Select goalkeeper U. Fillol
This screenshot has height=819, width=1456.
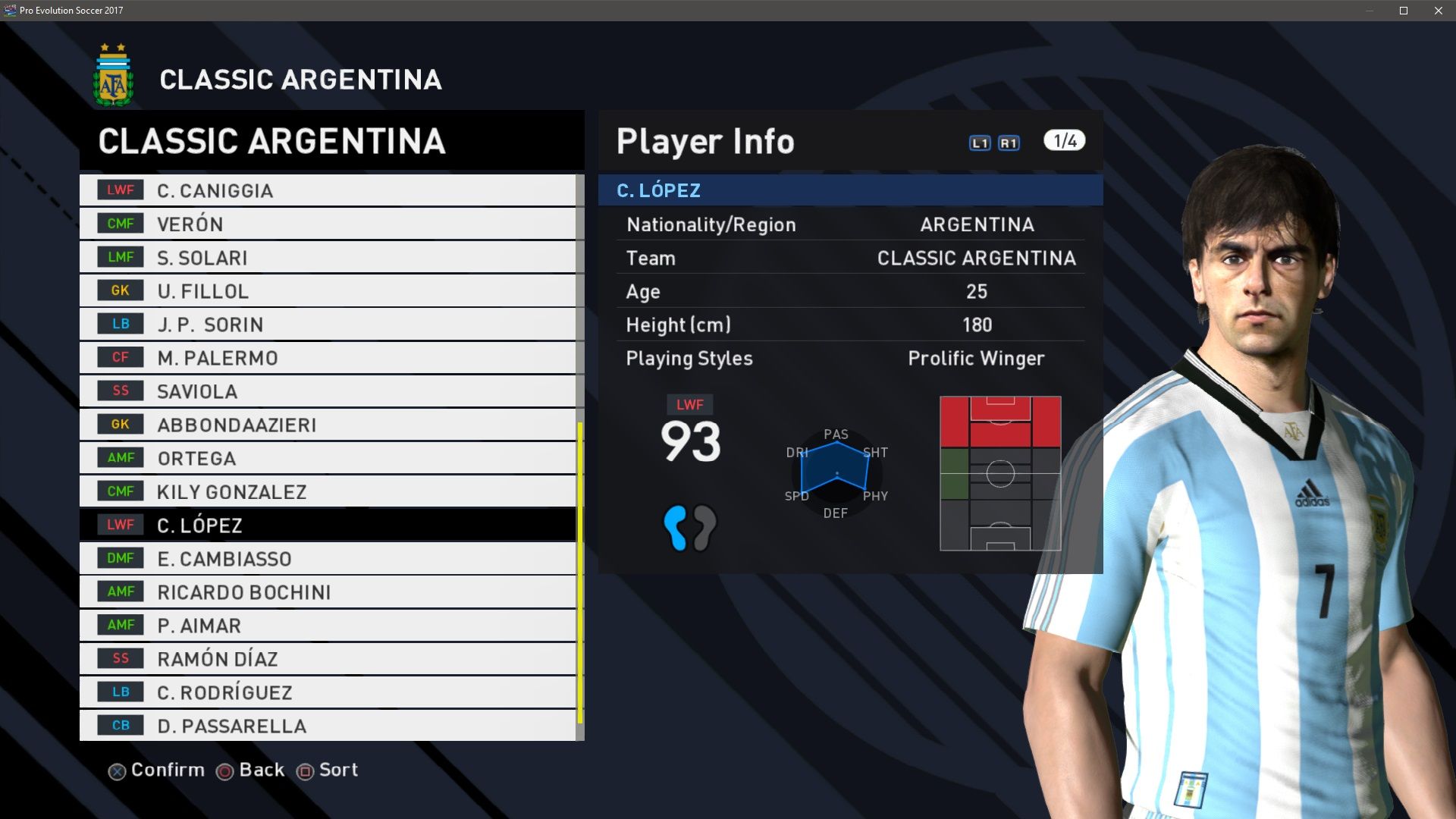click(x=328, y=290)
